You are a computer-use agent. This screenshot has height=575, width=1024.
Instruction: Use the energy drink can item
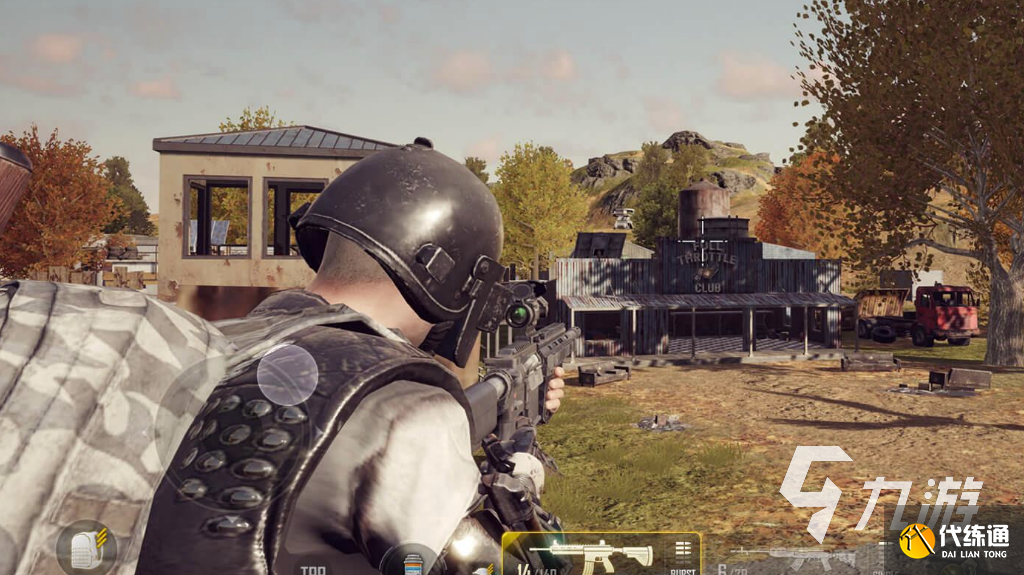click(x=408, y=561)
